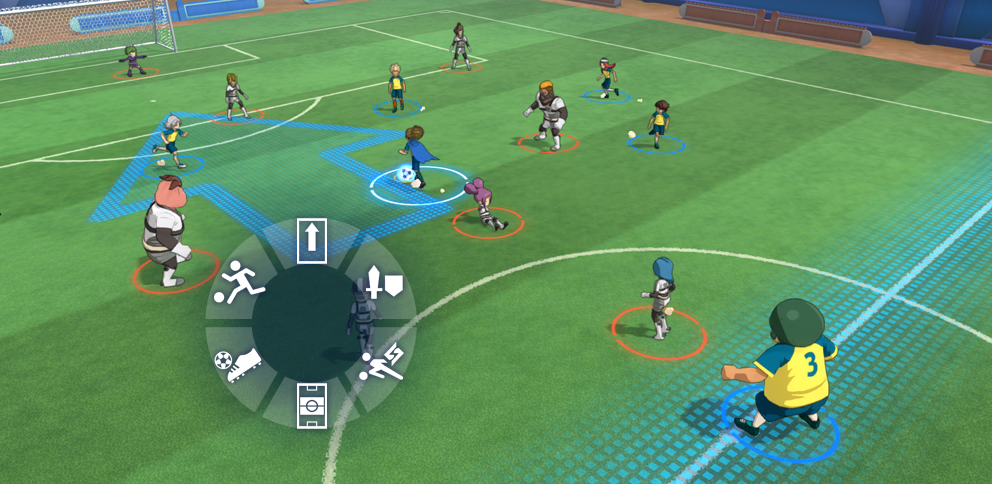
Task: Choose the cleat and ball kick command
Action: point(238,364)
